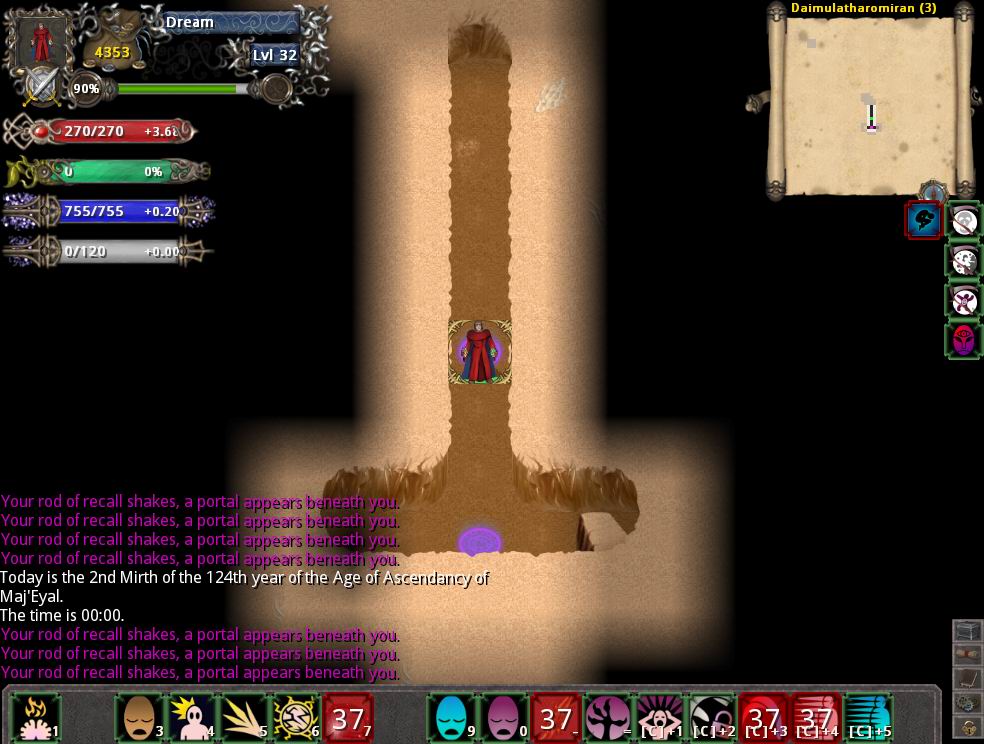This screenshot has width=984, height=744.
Task: Open the inventory chest button
Action: (x=966, y=631)
